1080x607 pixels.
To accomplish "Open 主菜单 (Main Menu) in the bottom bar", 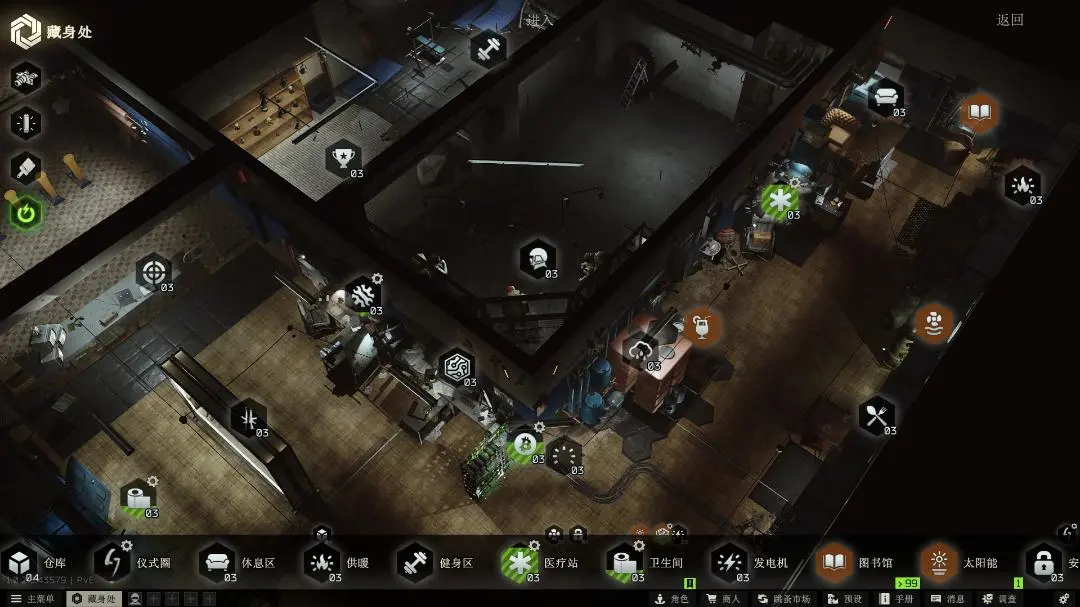I will 32,599.
